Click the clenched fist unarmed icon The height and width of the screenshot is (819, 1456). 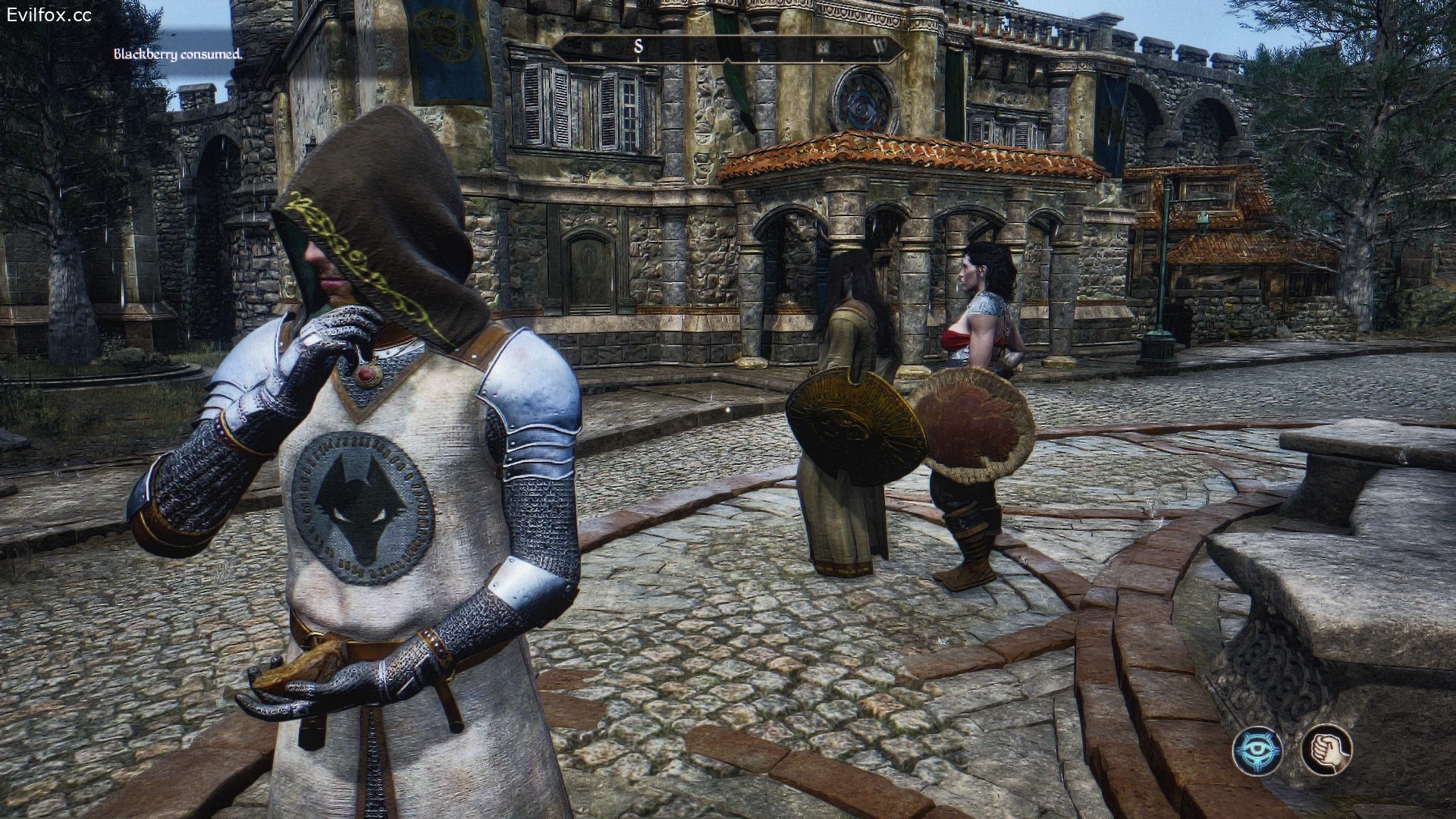click(x=1326, y=750)
